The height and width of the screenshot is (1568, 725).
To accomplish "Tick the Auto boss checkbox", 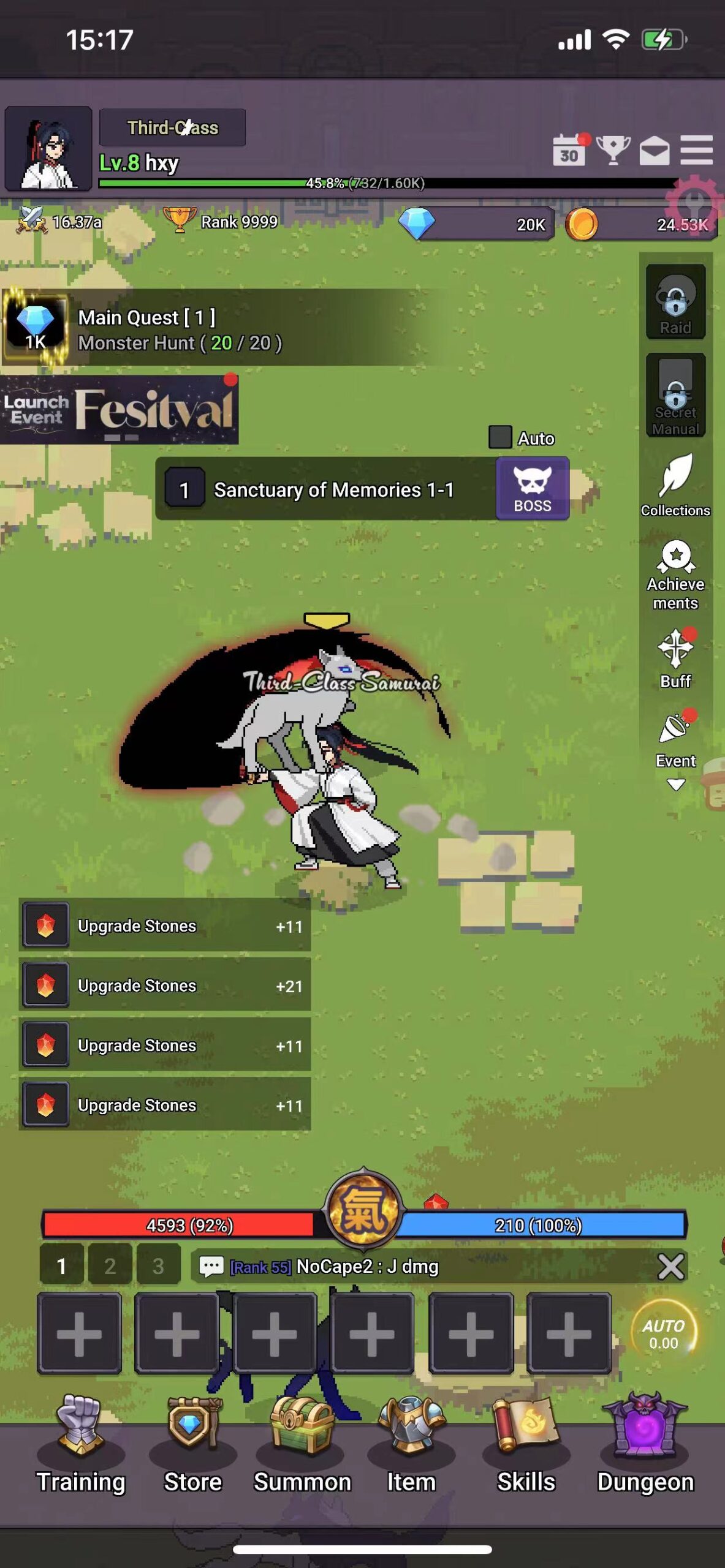I will [x=500, y=437].
